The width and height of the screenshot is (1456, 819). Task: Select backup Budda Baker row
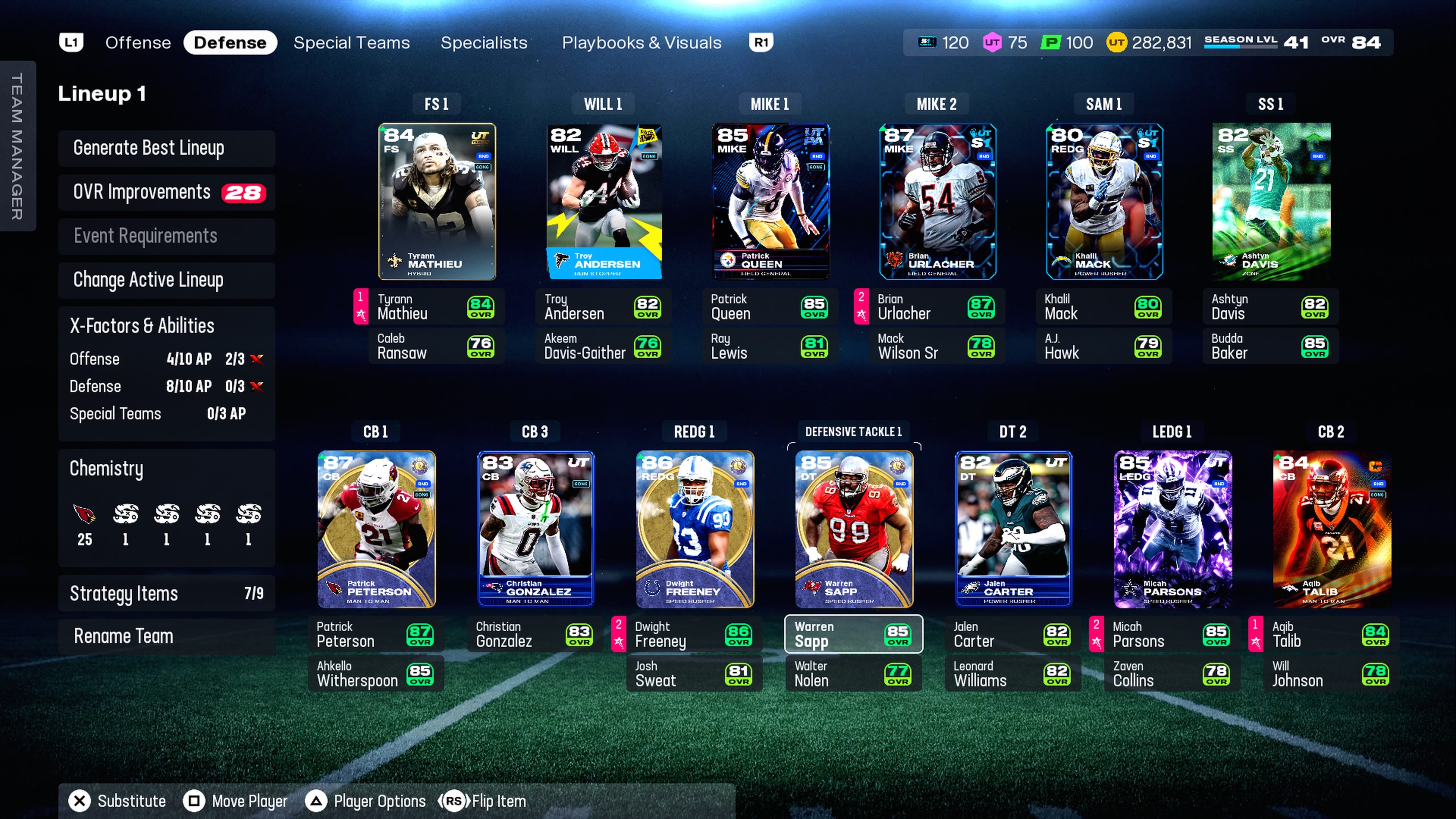(1270, 346)
